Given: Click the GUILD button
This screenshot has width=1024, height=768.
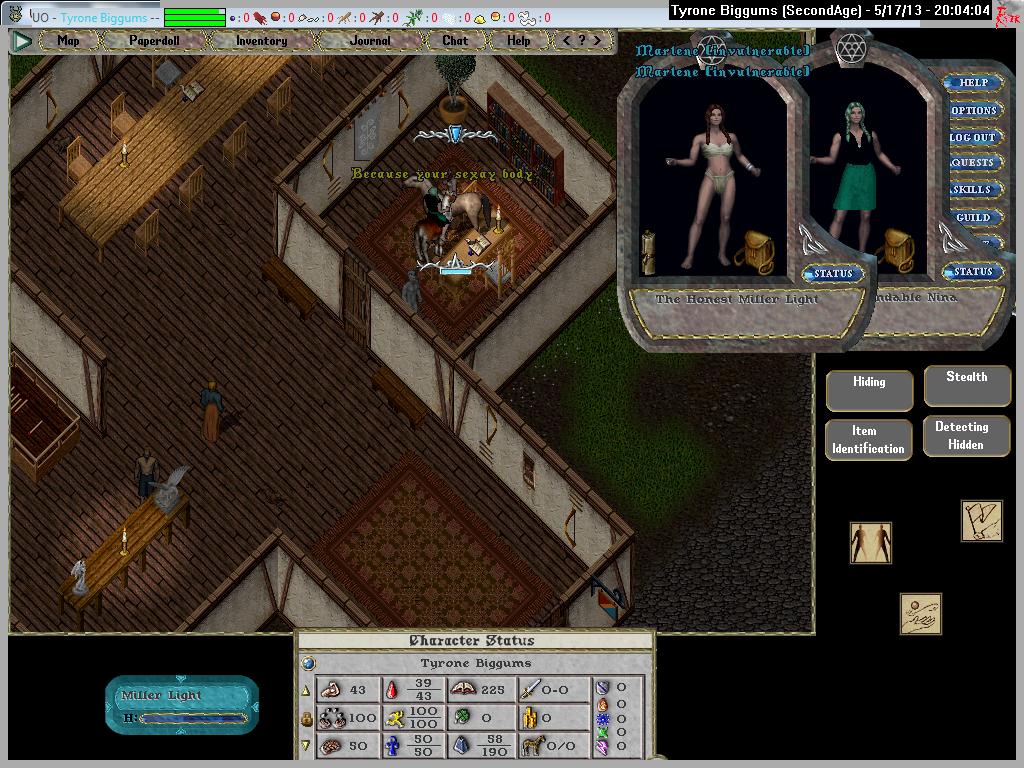Looking at the screenshot, I should (x=973, y=217).
